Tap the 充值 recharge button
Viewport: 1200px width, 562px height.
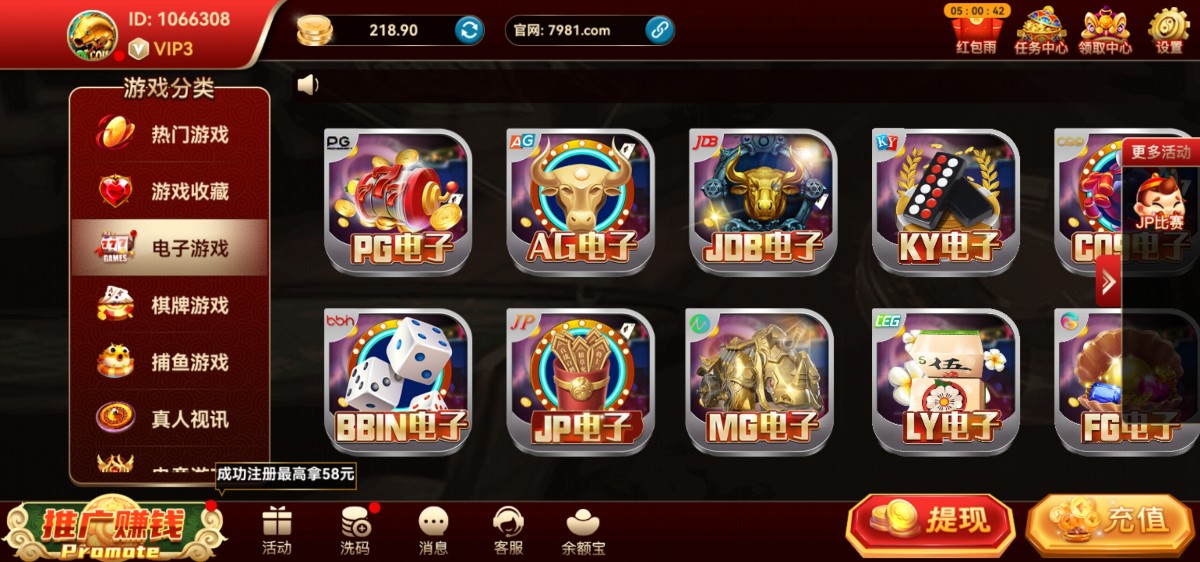(1110, 521)
